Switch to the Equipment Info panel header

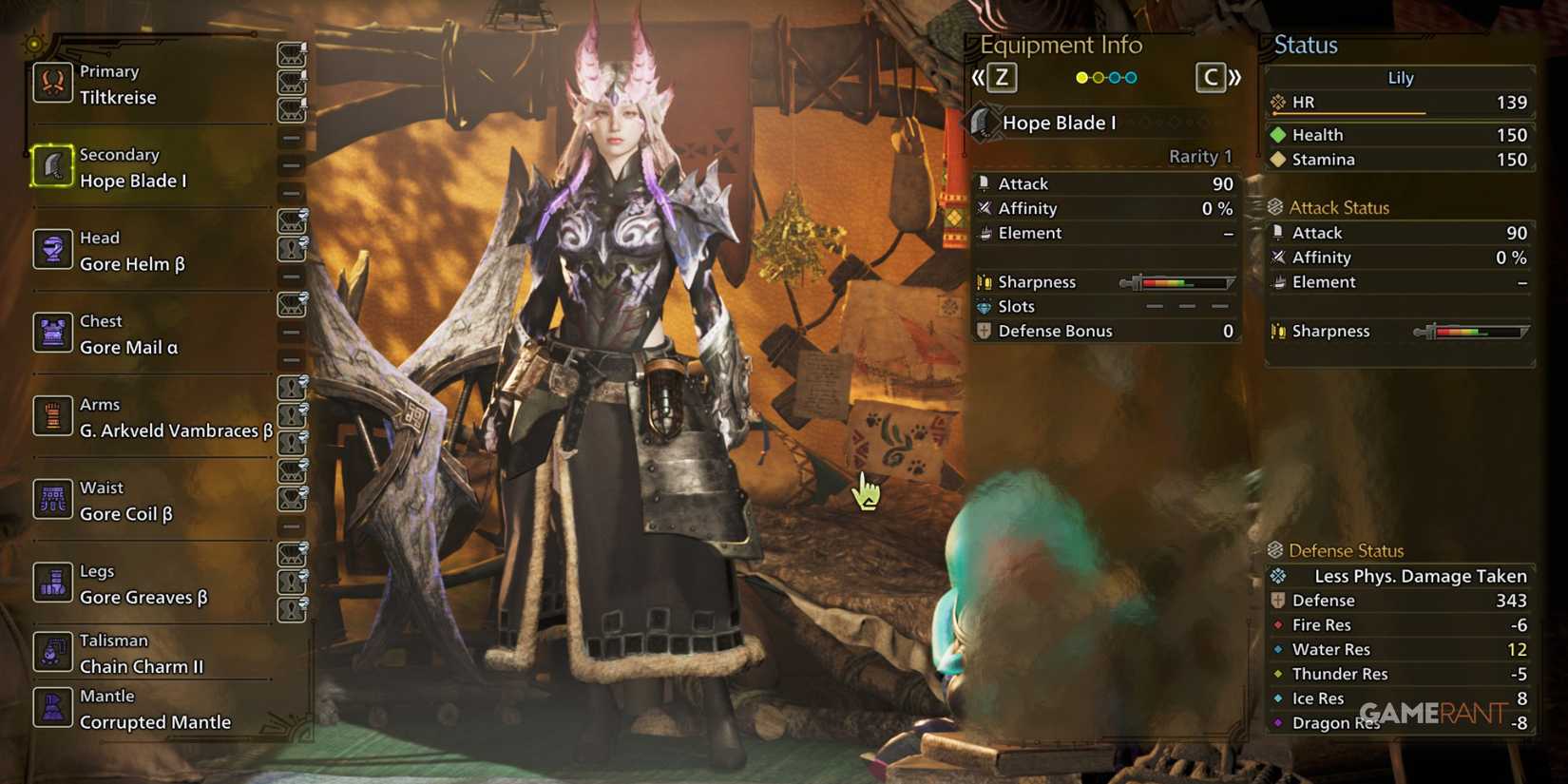(1060, 45)
